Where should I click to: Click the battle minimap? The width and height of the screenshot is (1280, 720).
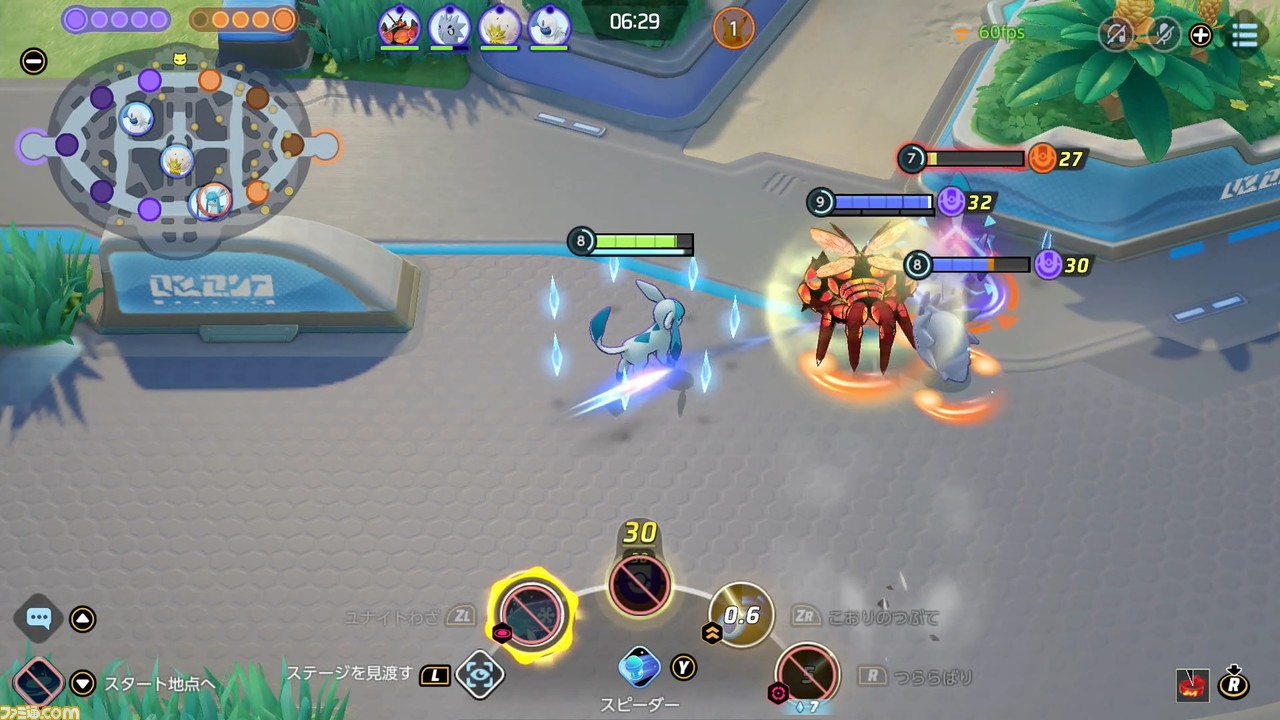click(x=178, y=147)
